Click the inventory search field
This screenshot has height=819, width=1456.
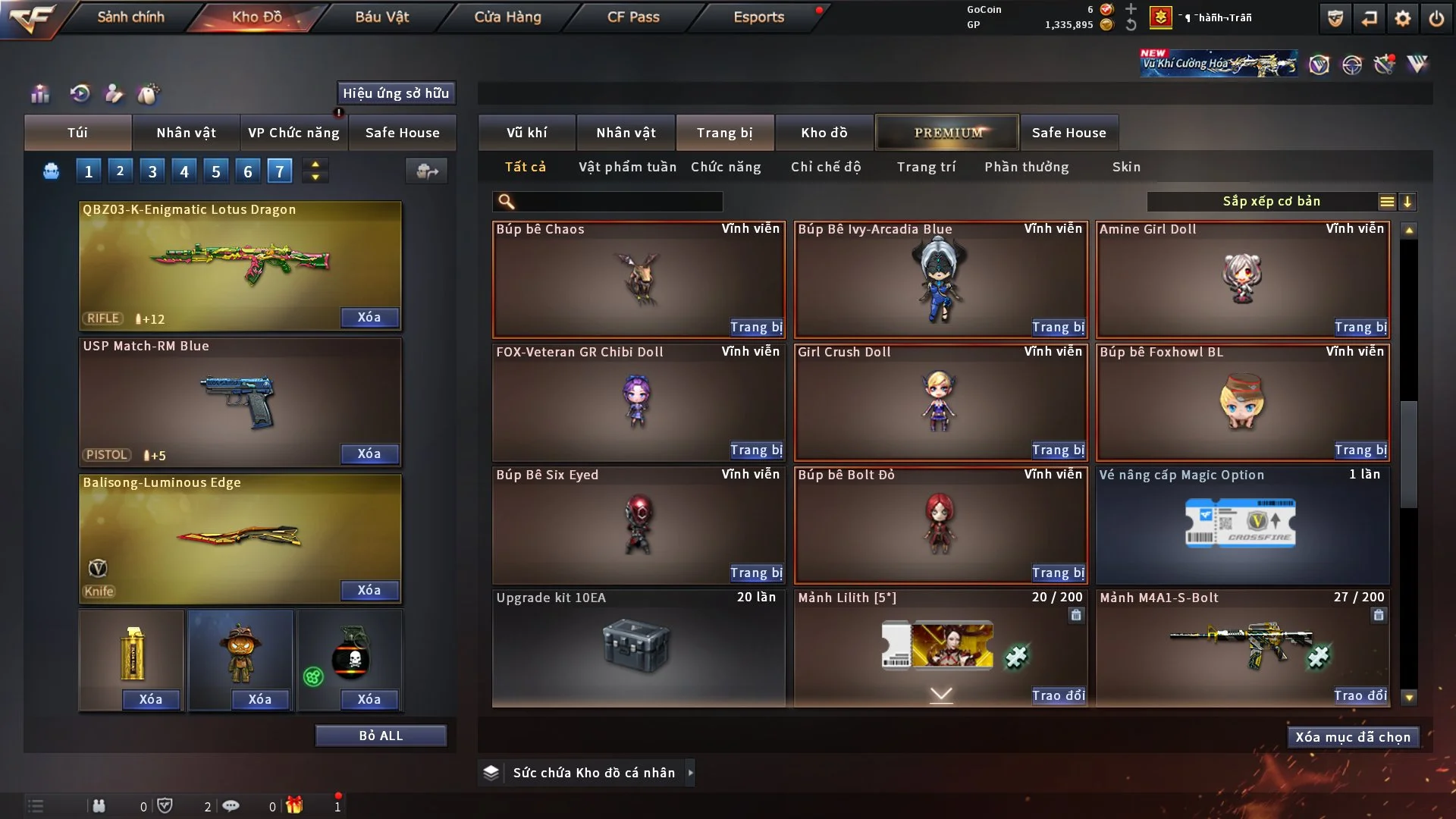[x=618, y=202]
